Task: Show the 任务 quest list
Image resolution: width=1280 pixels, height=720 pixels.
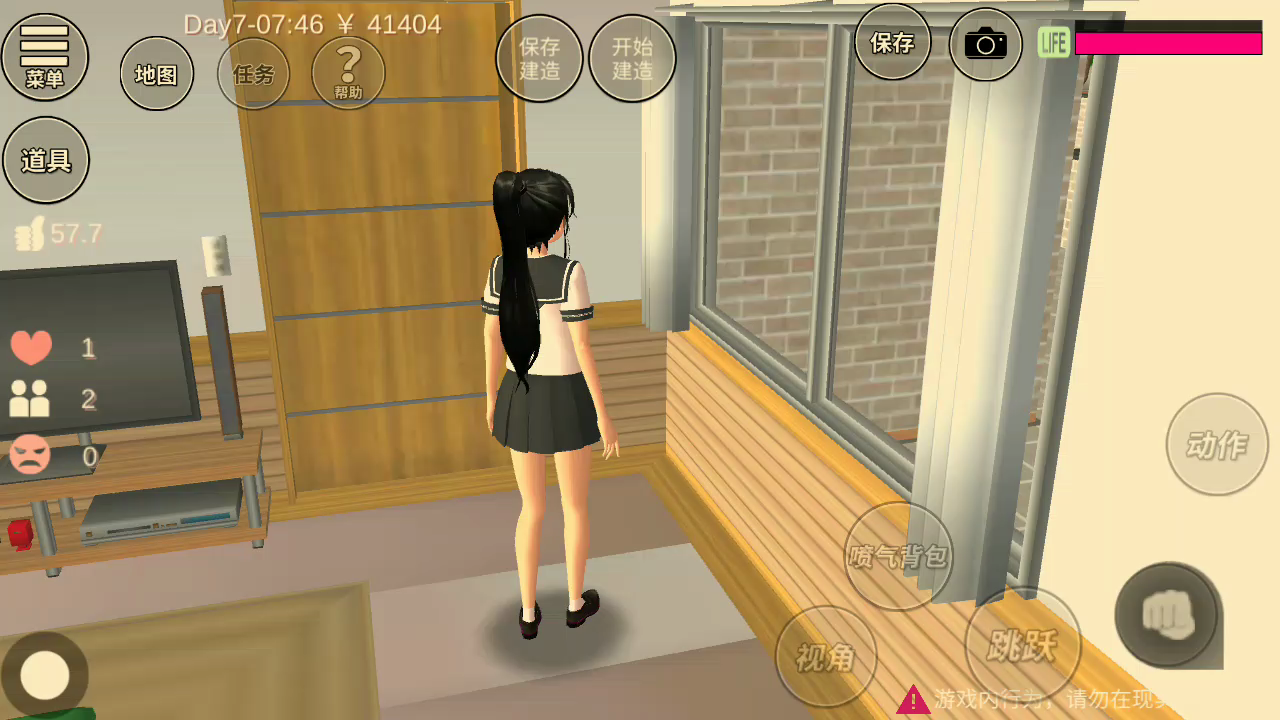Action: pos(253,73)
